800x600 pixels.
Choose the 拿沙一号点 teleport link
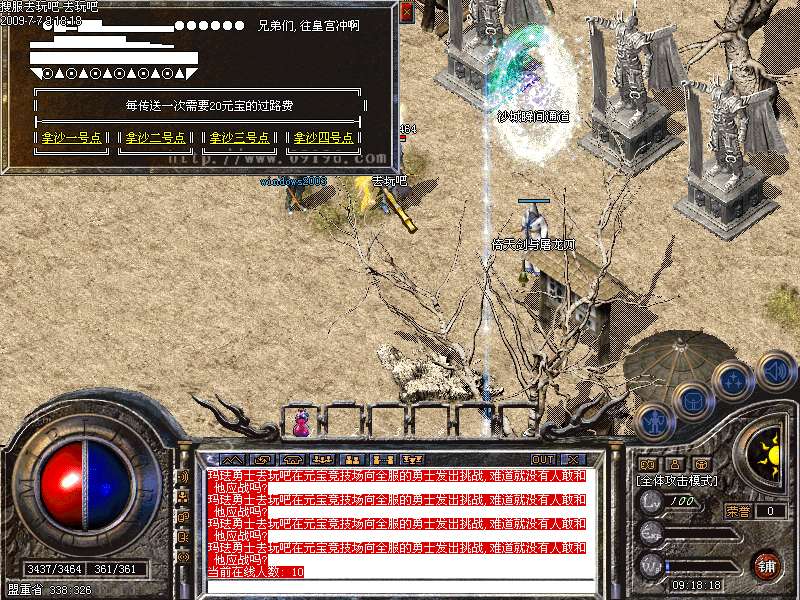[74, 138]
